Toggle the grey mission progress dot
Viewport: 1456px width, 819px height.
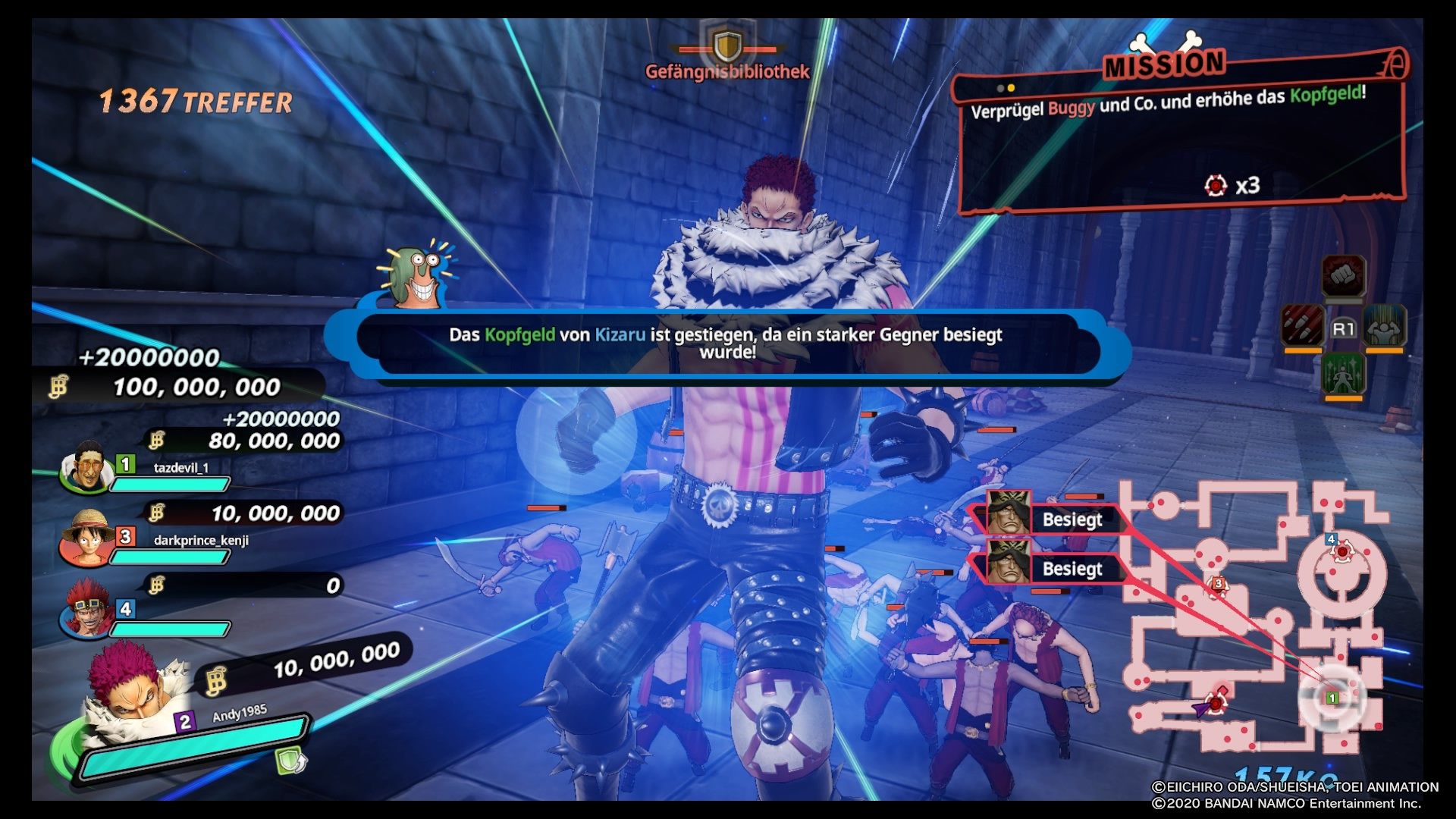999,87
